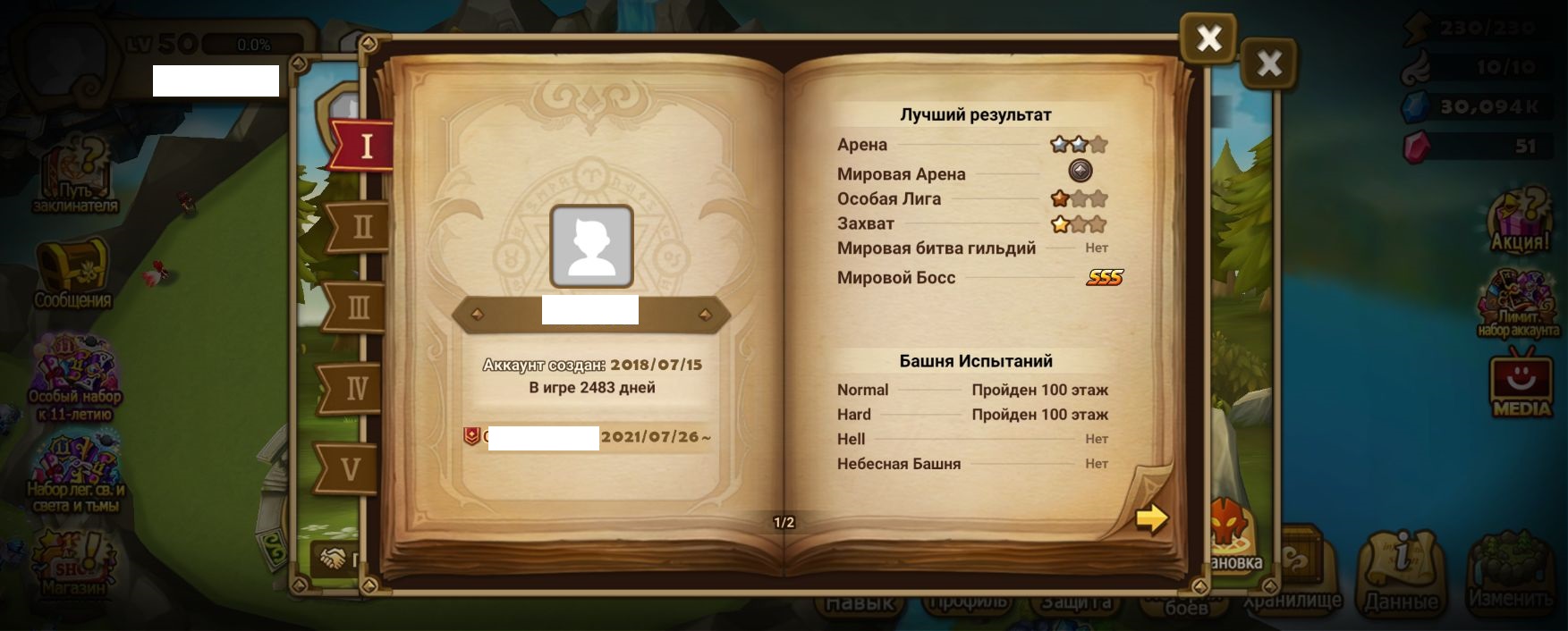Screen dimensions: 1568x631
Task: Open Путь заклинателя guide
Action: tap(75, 180)
